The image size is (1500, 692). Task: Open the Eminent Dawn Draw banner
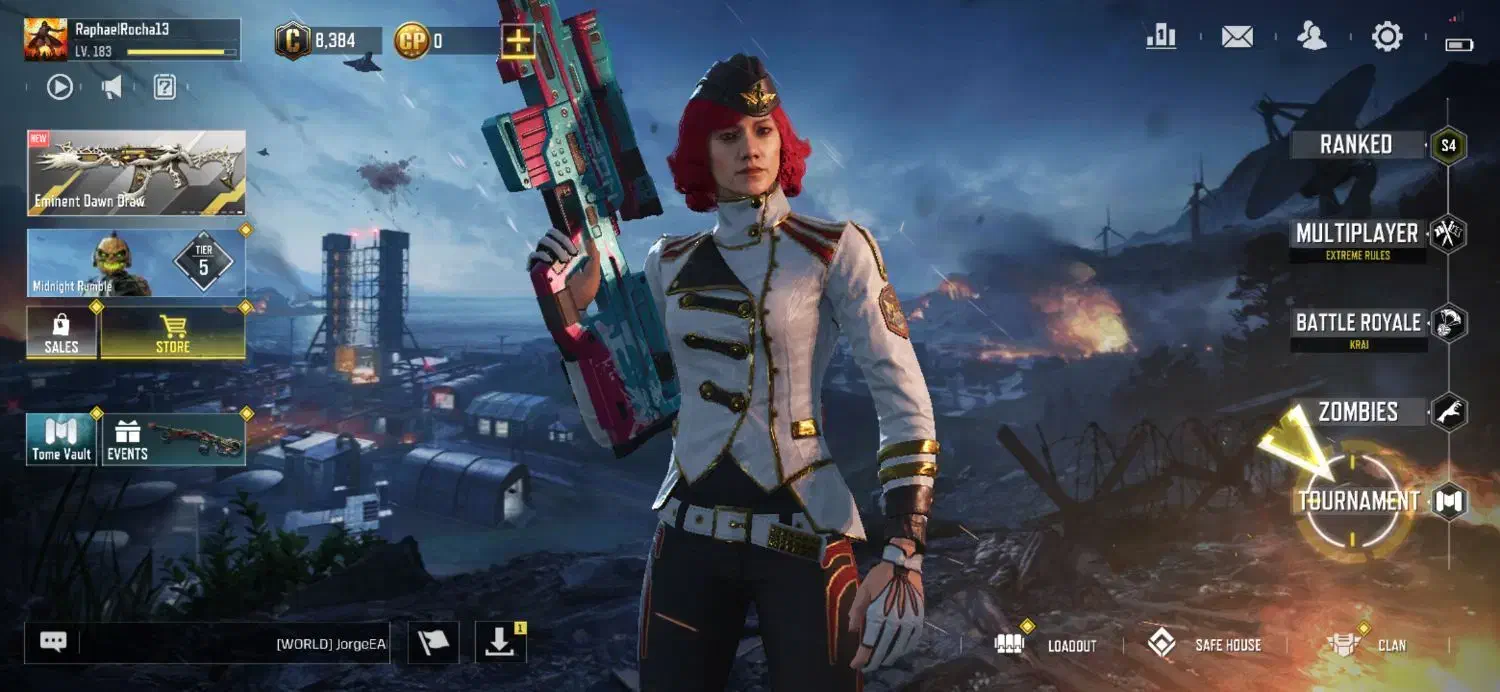136,173
